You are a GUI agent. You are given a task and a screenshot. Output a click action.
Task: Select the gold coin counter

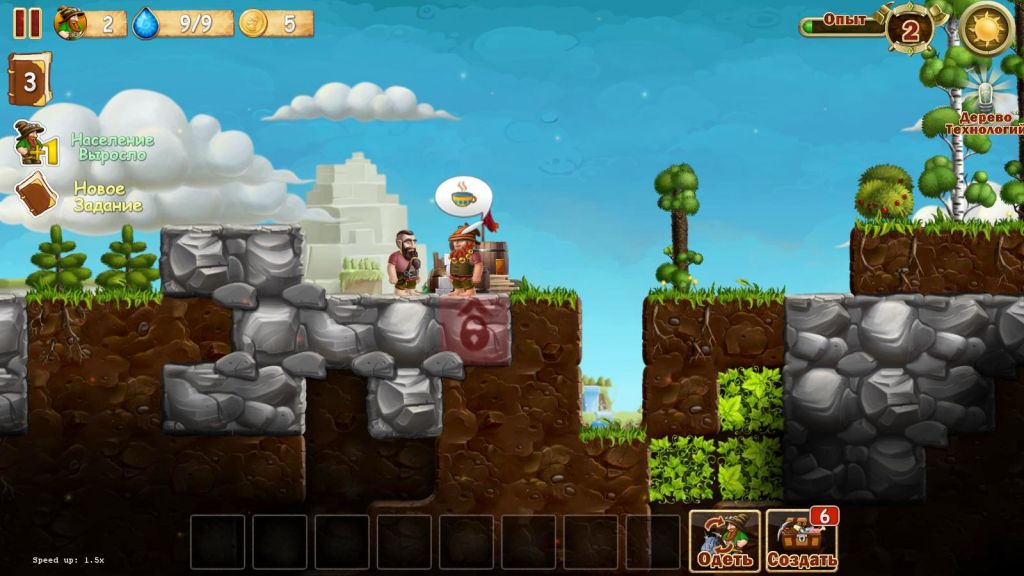(x=254, y=23)
